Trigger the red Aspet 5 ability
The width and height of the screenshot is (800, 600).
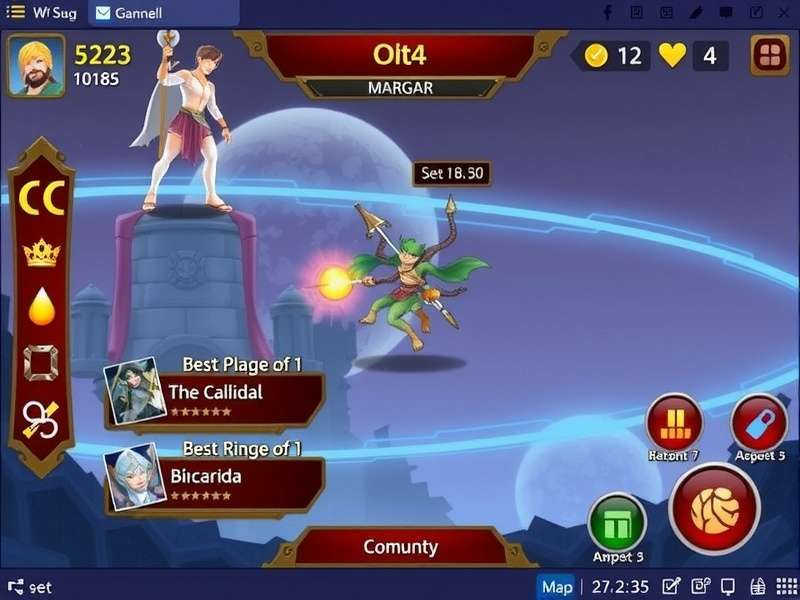coord(759,422)
